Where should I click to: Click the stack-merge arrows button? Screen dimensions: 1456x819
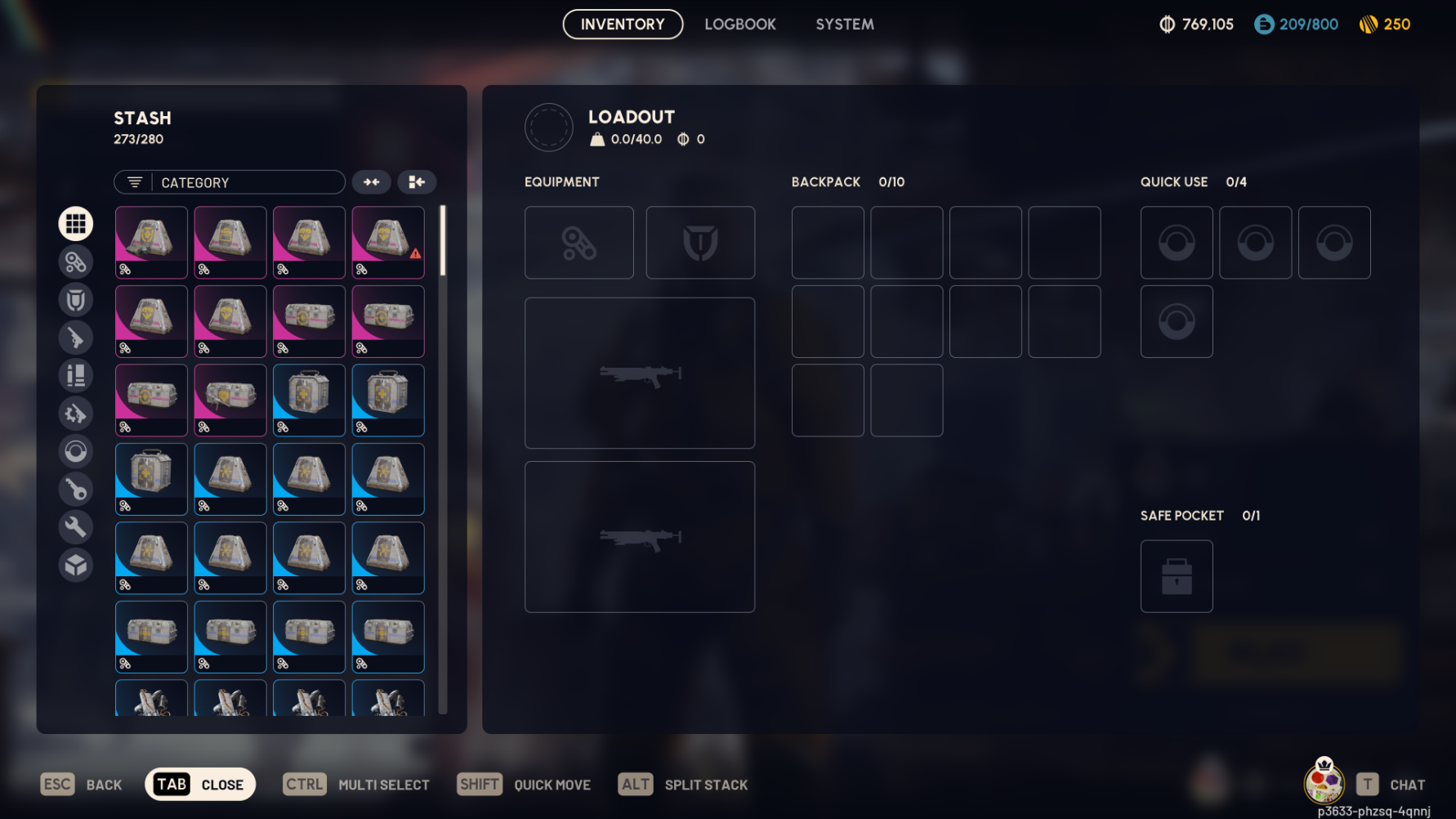pyautogui.click(x=372, y=182)
